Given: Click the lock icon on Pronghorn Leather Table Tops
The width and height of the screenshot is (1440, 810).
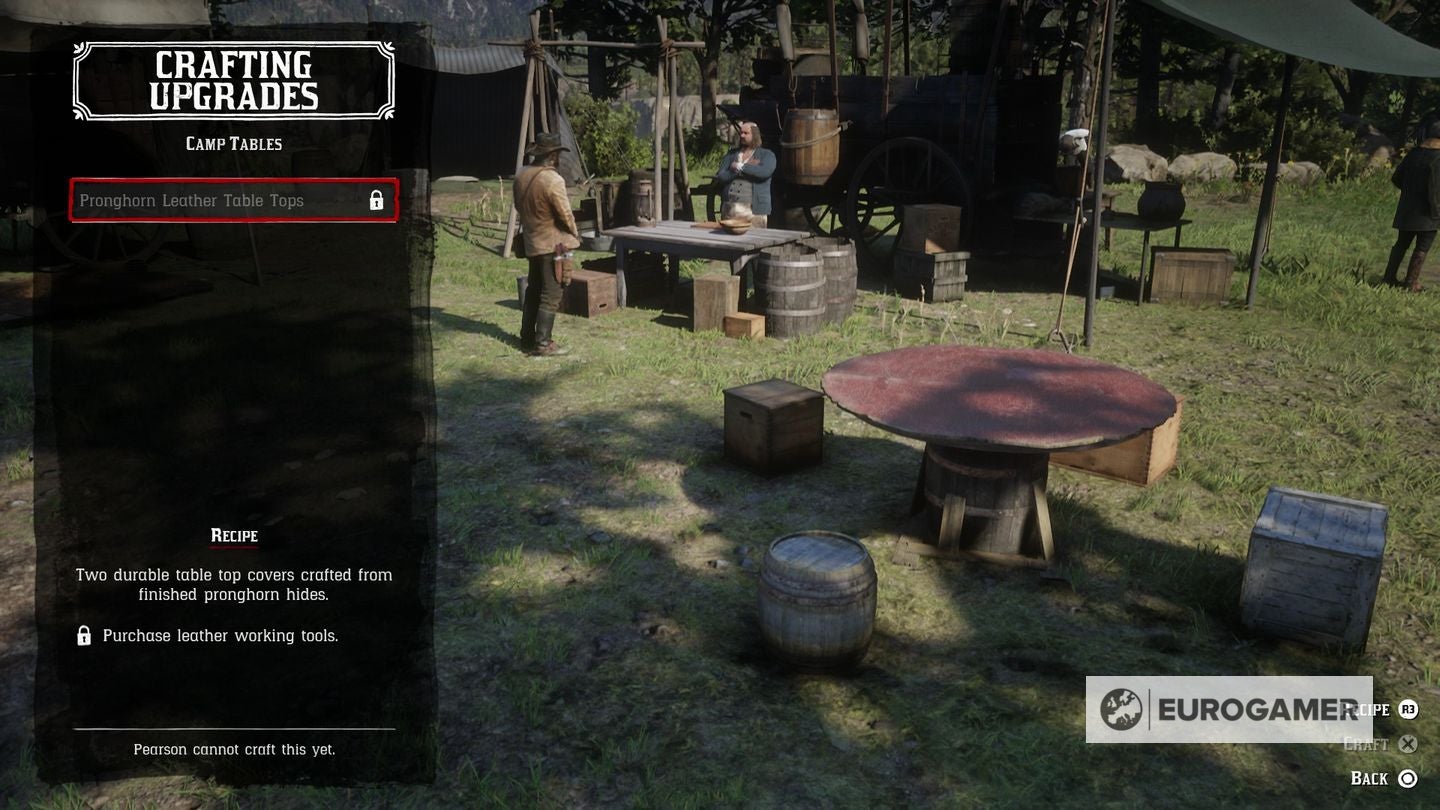Looking at the screenshot, I should click(x=377, y=200).
